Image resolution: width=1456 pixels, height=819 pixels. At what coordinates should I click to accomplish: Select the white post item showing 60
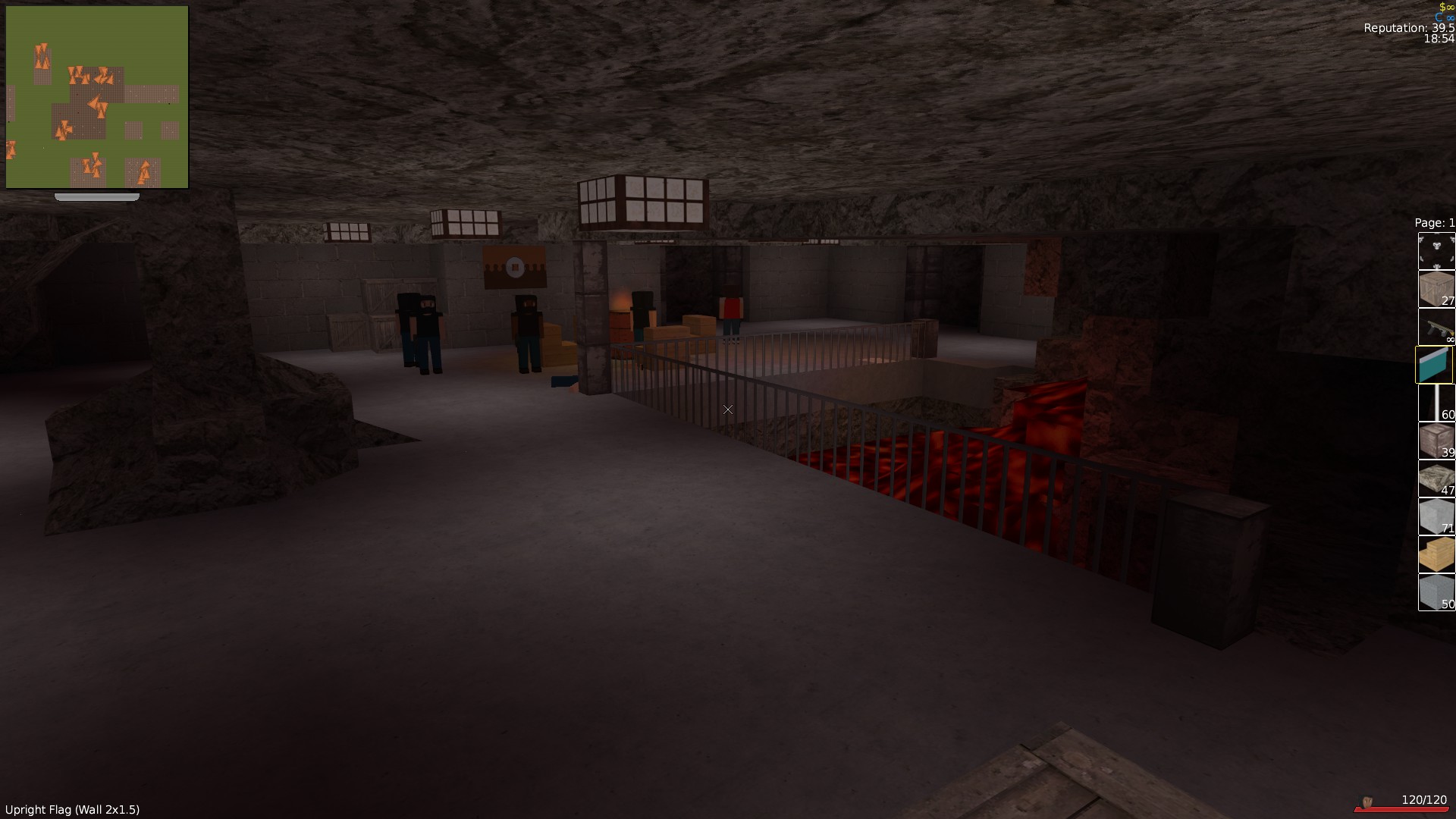pyautogui.click(x=1436, y=403)
